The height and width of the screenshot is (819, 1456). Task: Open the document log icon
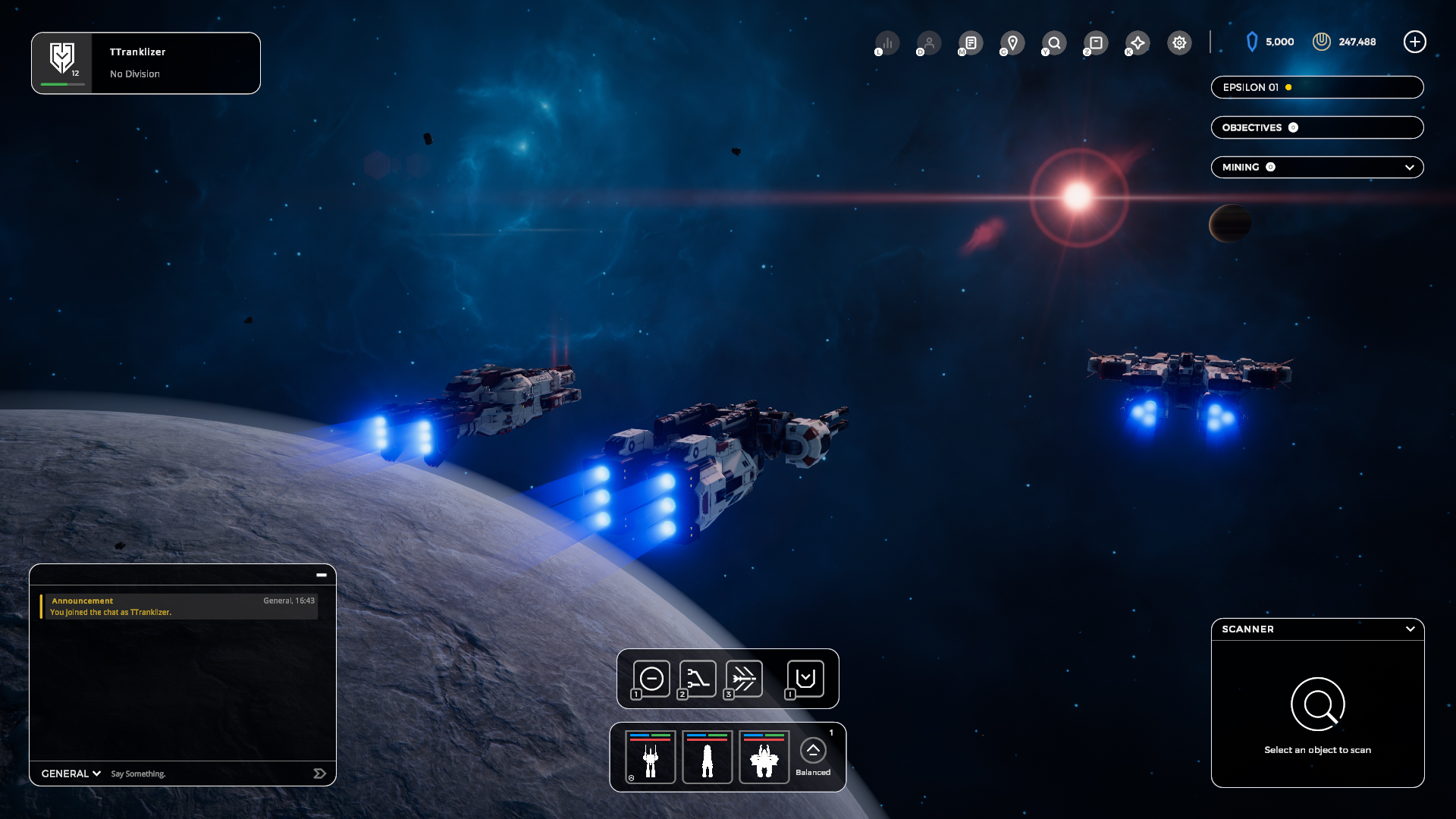tap(971, 42)
